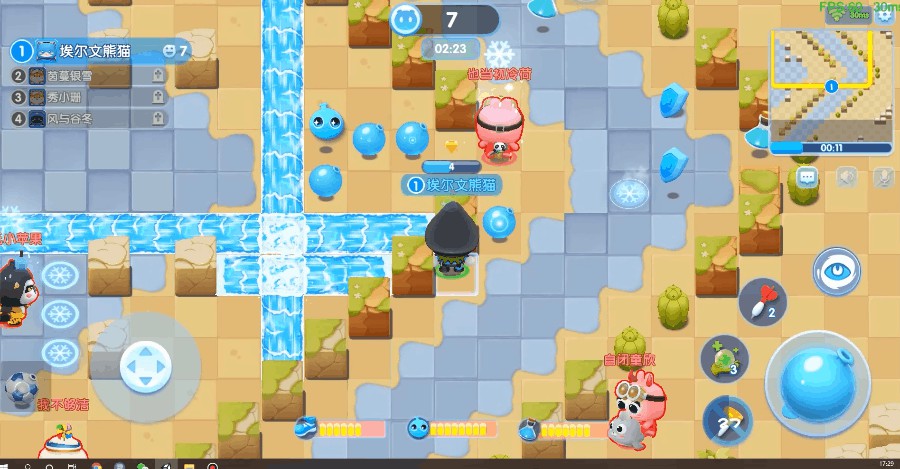The image size is (900, 469).
Task: Use the red dart item
Action: coord(762,302)
